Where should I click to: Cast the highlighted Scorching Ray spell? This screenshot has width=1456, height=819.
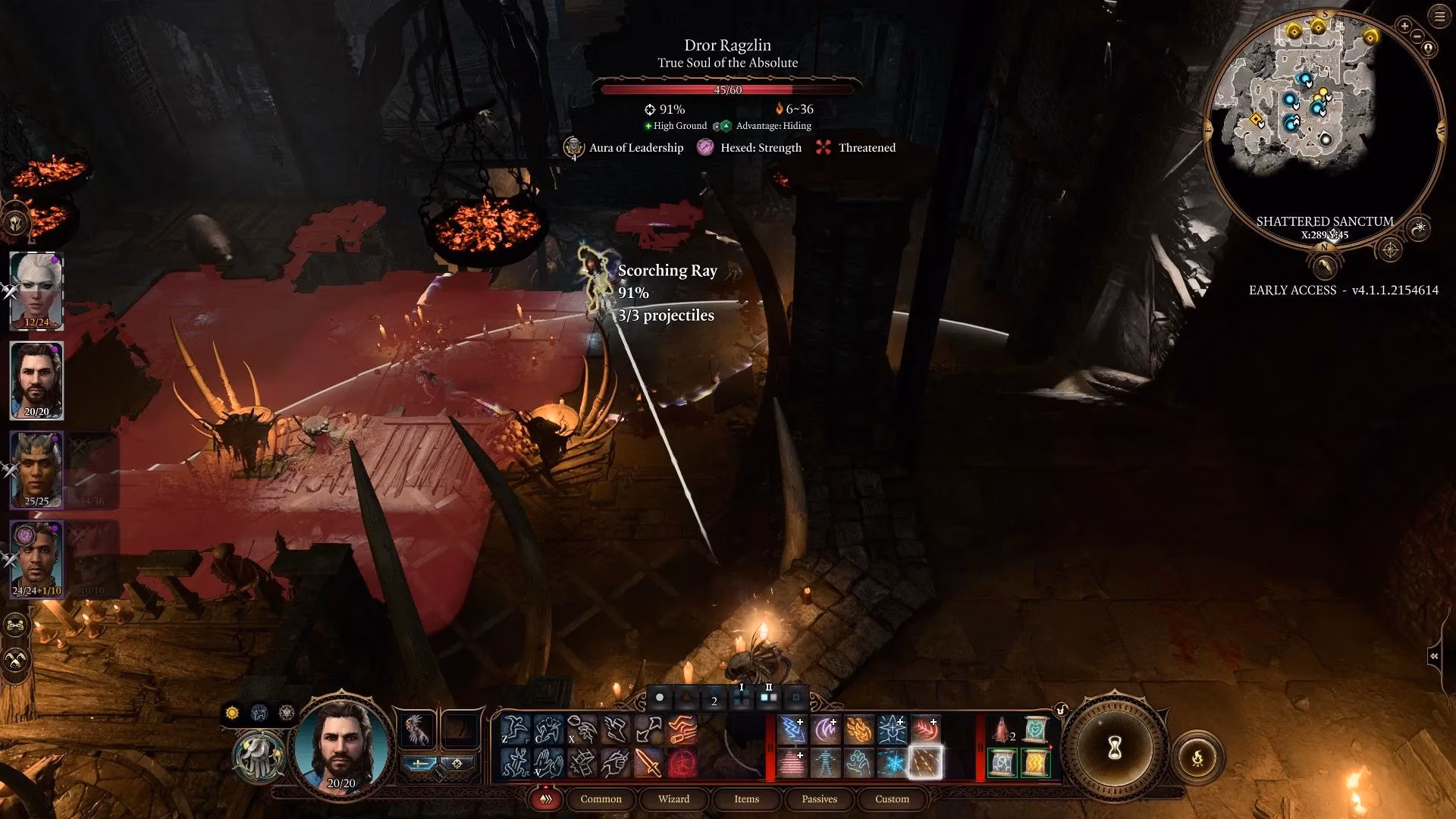[924, 764]
